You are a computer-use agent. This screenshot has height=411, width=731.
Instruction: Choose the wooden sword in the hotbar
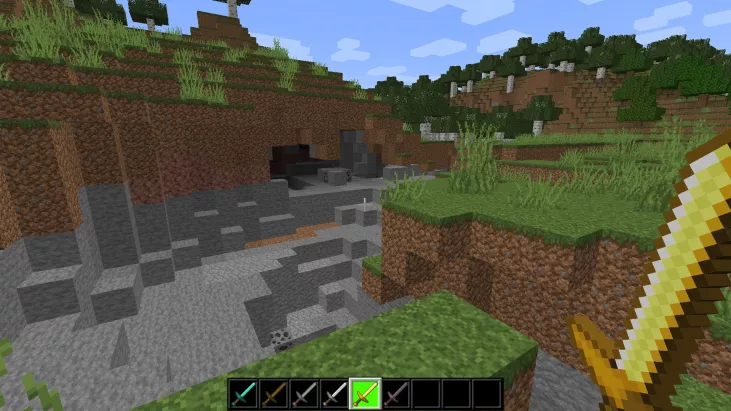pyautogui.click(x=273, y=394)
